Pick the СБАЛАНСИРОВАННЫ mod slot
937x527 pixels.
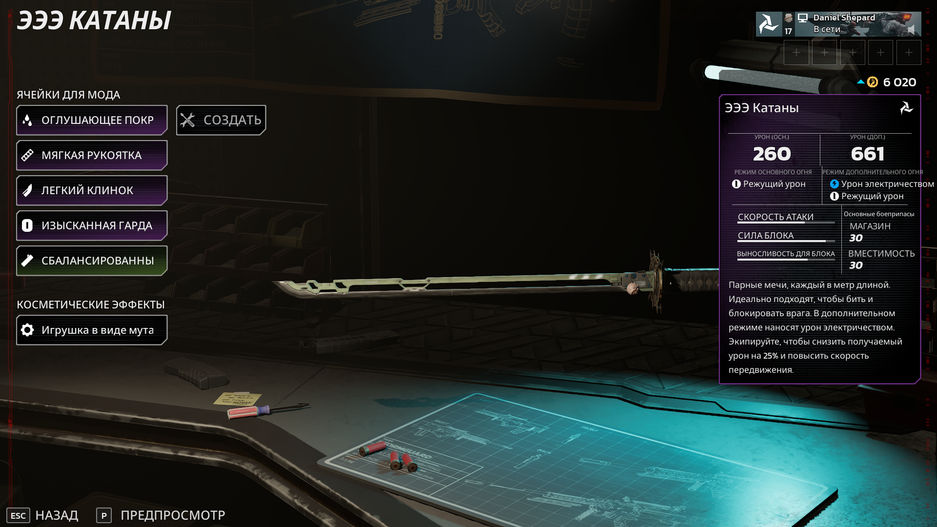92,260
